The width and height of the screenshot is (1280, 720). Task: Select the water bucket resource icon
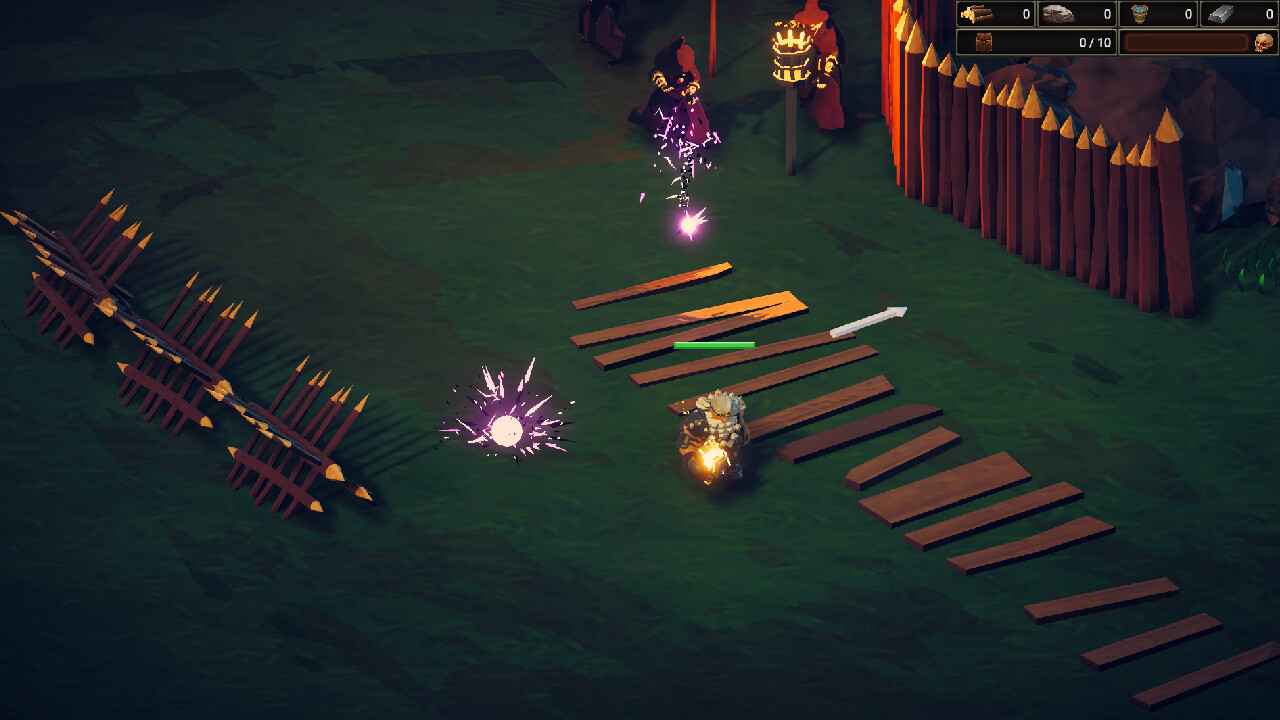[1139, 12]
